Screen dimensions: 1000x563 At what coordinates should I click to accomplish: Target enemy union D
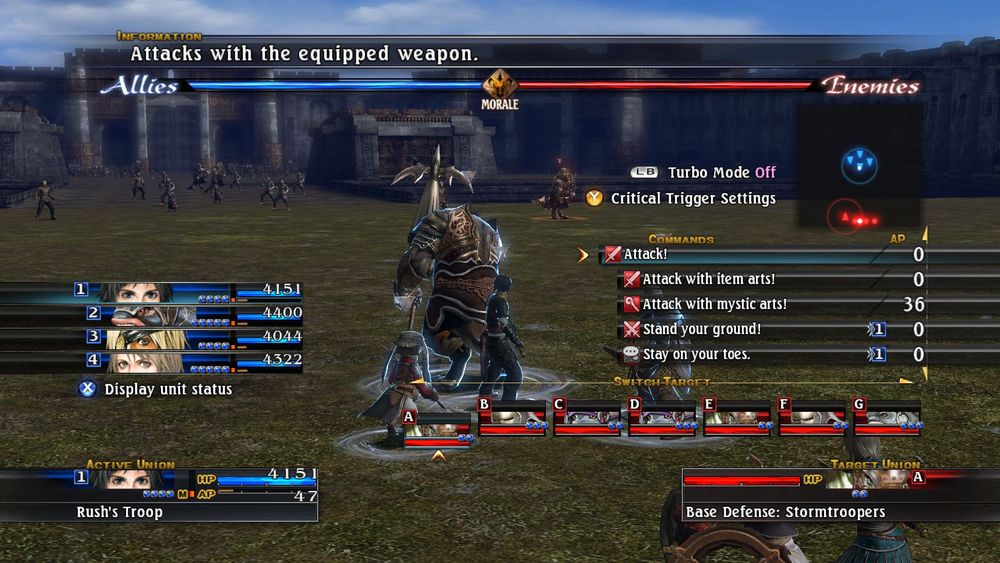point(661,419)
